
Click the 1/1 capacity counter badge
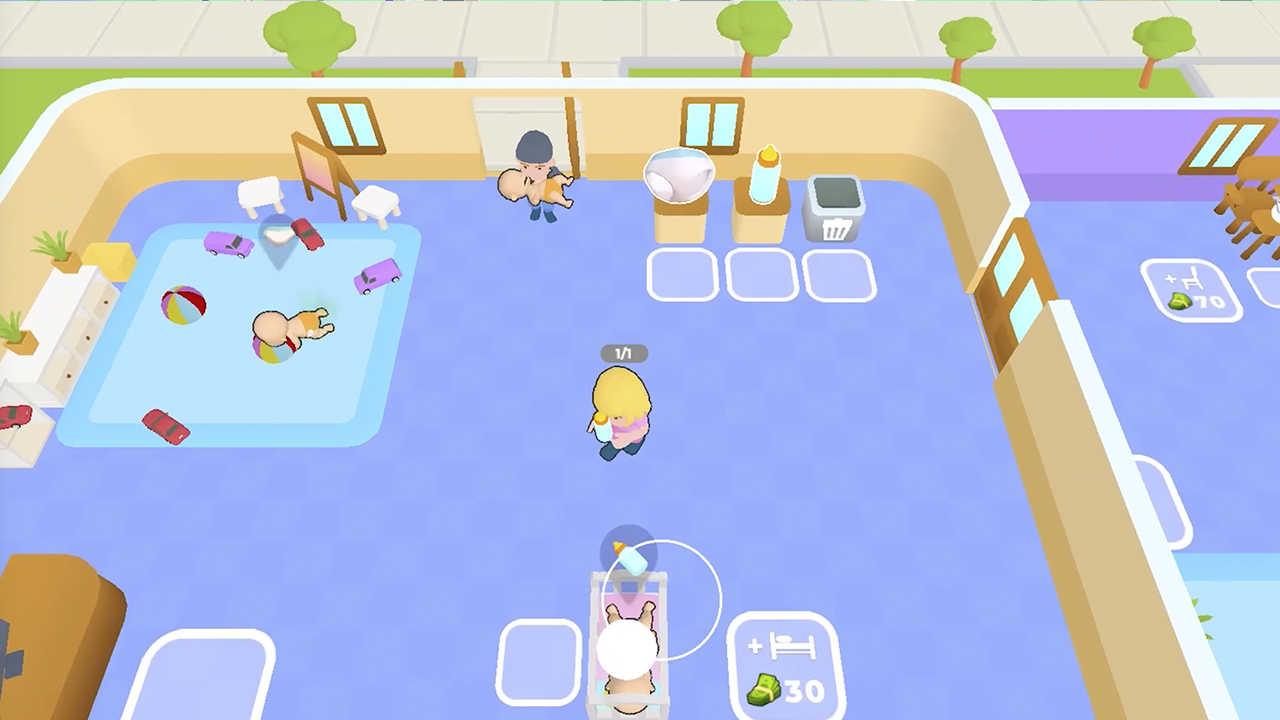coord(624,353)
